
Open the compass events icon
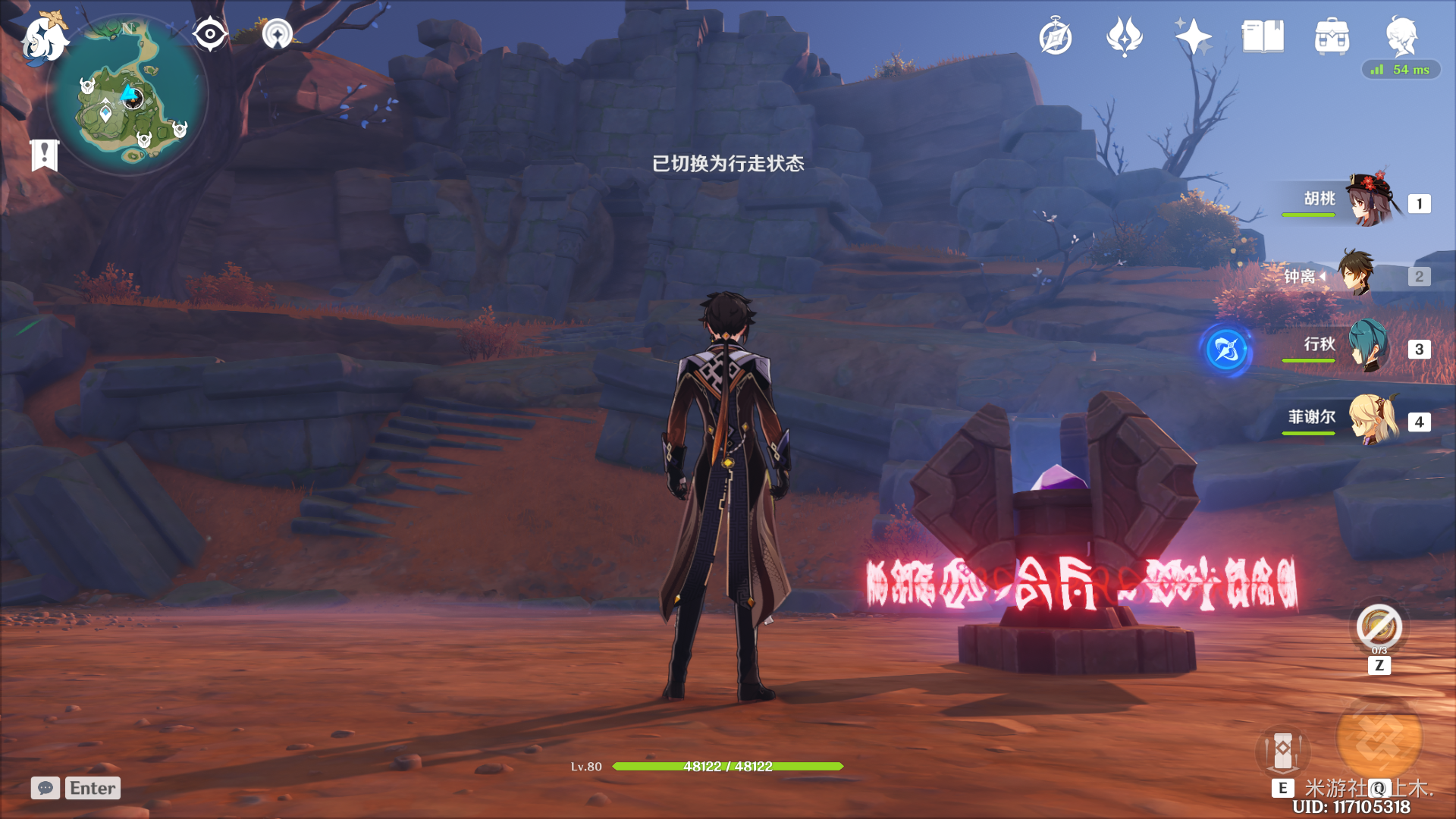click(1056, 37)
